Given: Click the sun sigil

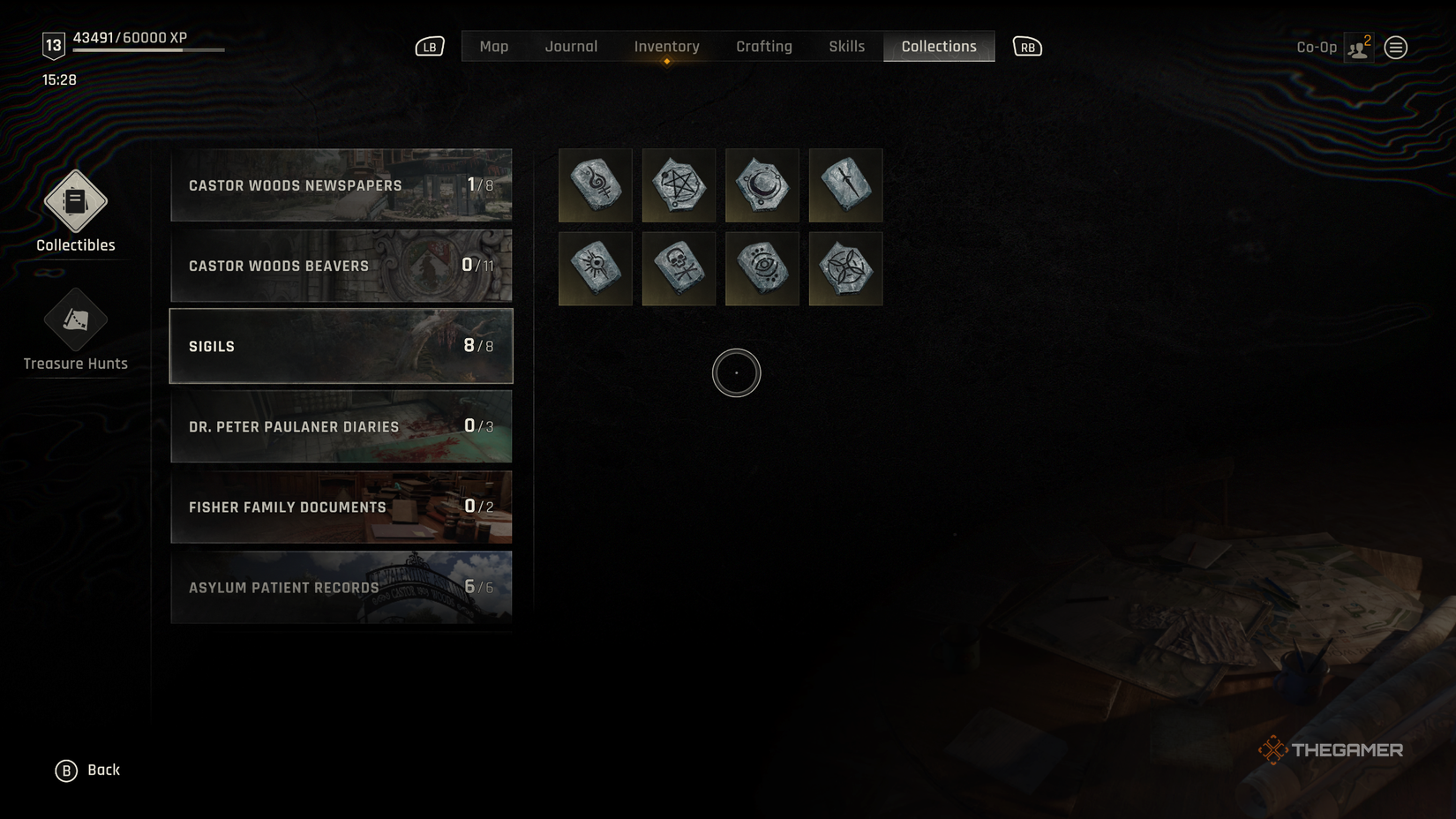Looking at the screenshot, I should (x=595, y=268).
